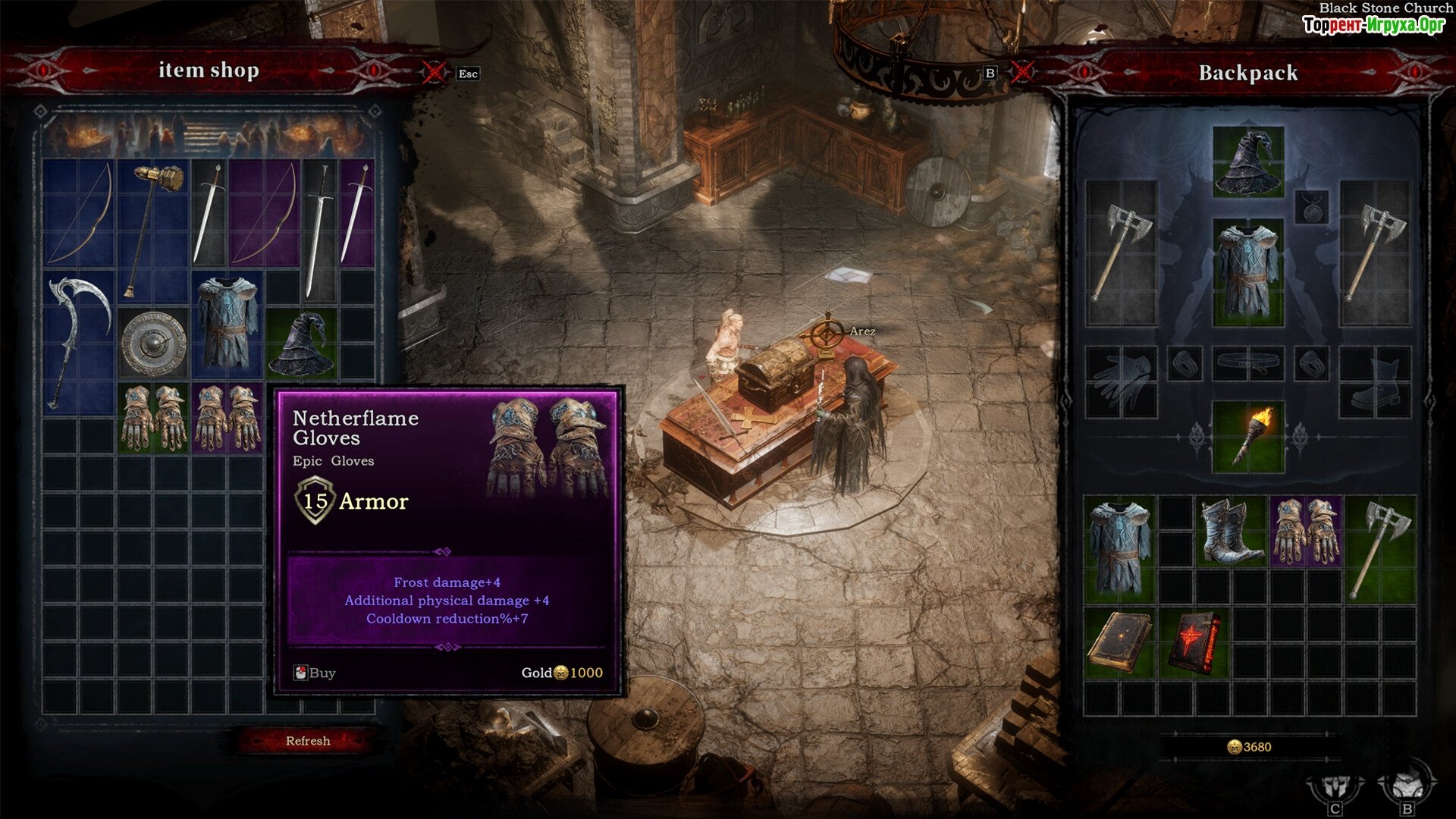Choose the blue robe armor in shop
Screen dimensions: 1456x819
click(227, 325)
